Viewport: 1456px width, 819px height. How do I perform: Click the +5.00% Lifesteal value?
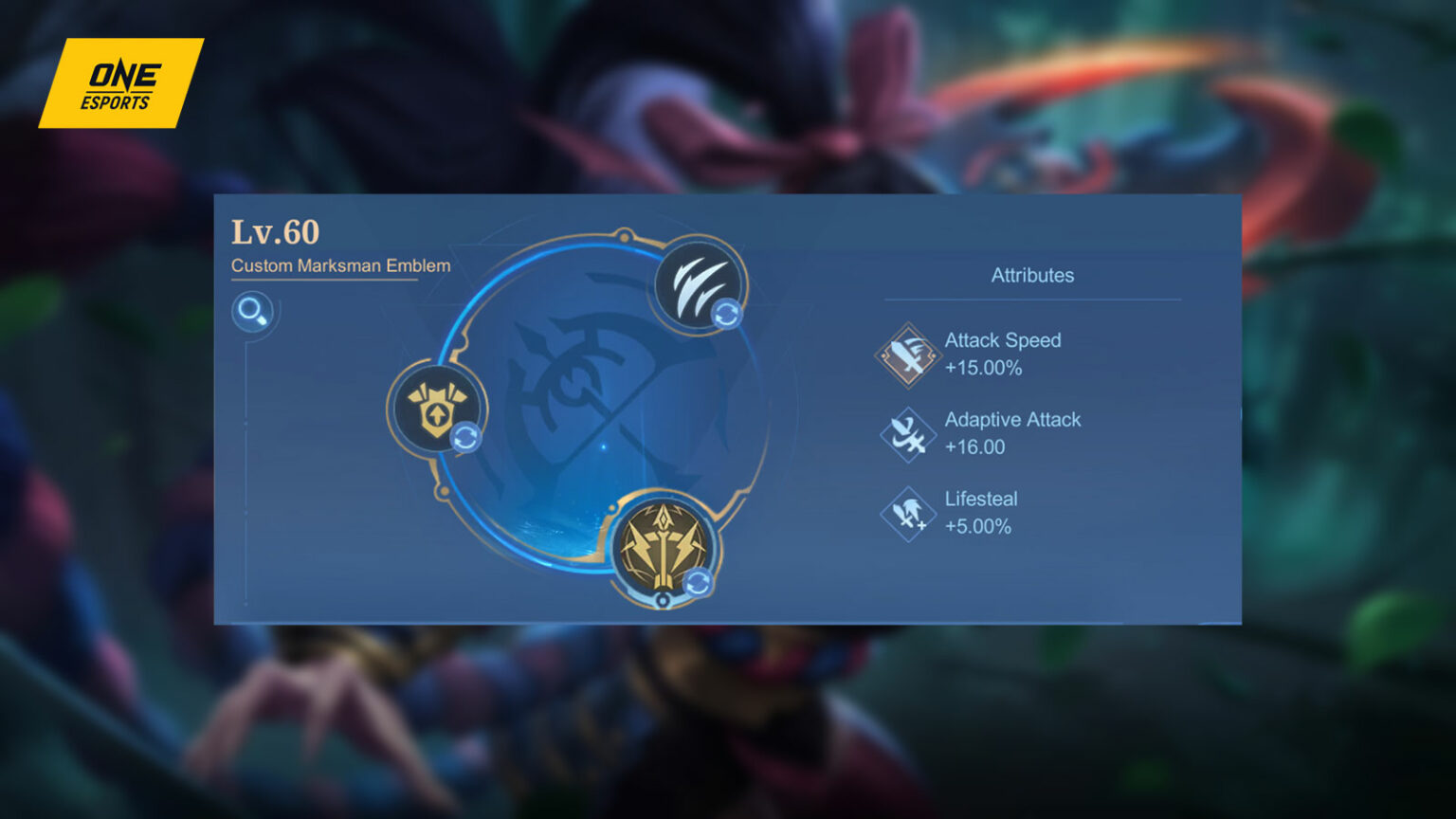tap(978, 527)
